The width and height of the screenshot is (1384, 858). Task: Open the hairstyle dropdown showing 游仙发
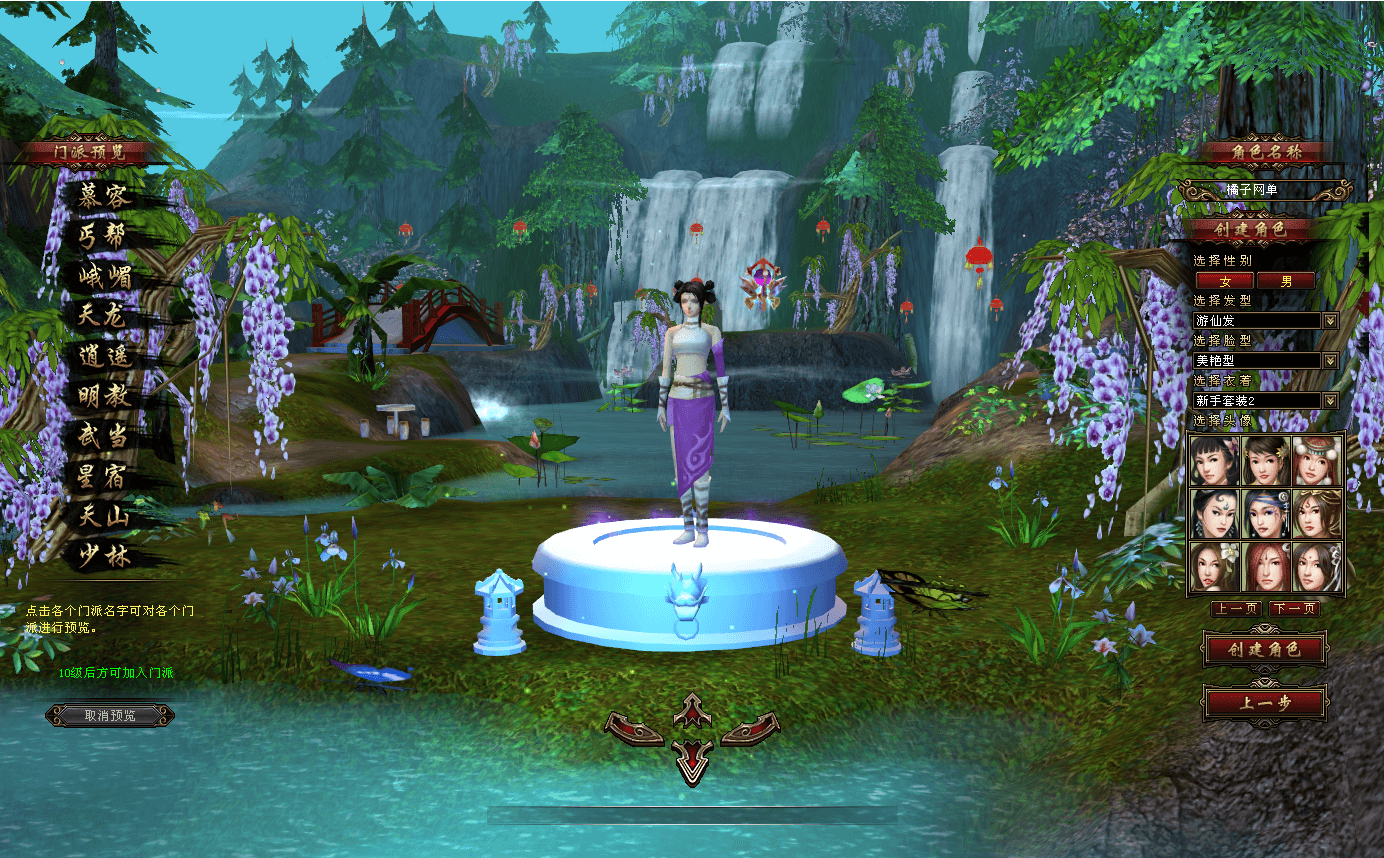1330,321
